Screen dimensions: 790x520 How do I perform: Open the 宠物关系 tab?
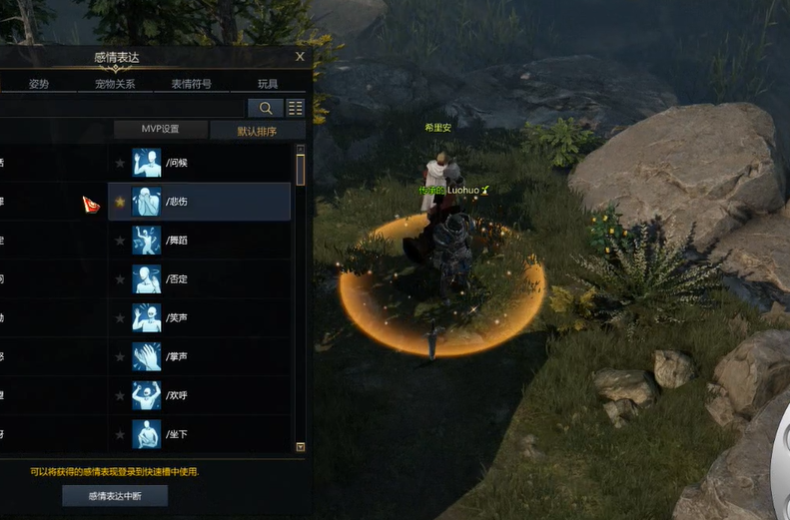coord(115,84)
